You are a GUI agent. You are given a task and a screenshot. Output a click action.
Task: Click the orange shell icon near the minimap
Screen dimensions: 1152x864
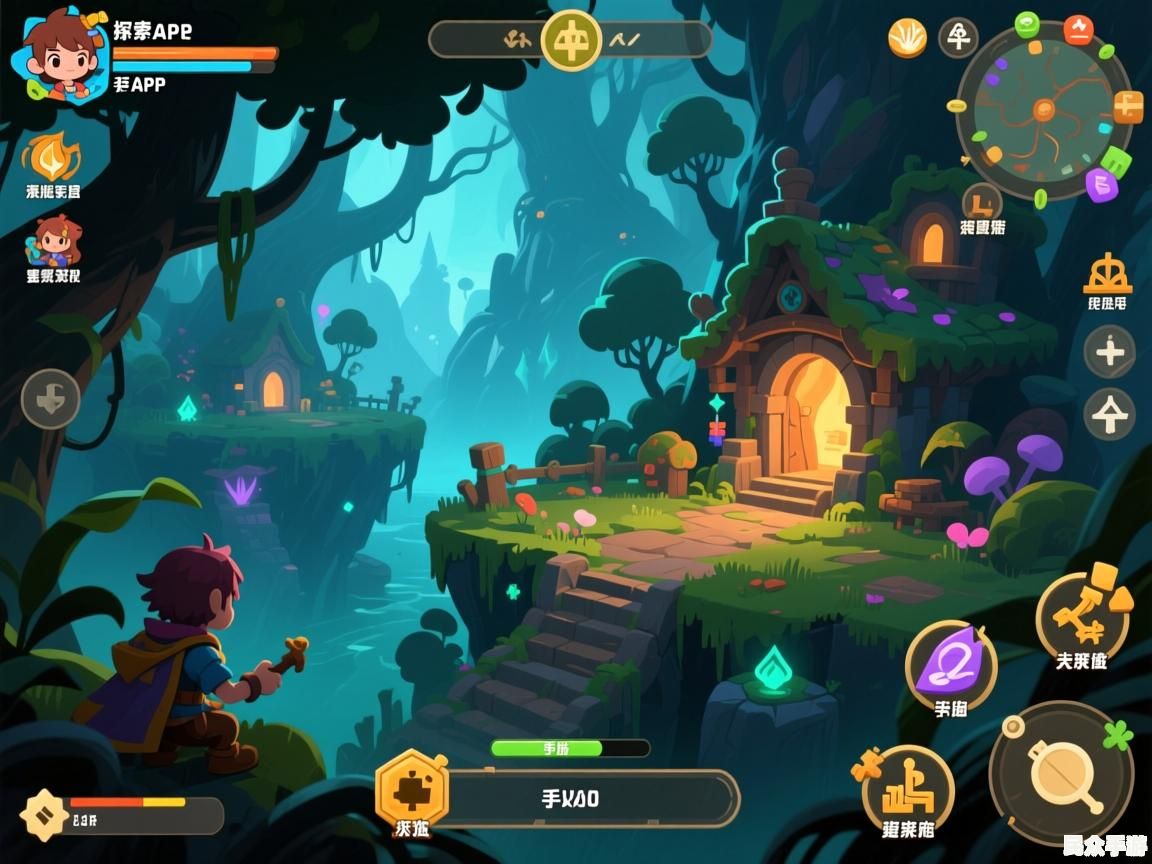click(908, 38)
